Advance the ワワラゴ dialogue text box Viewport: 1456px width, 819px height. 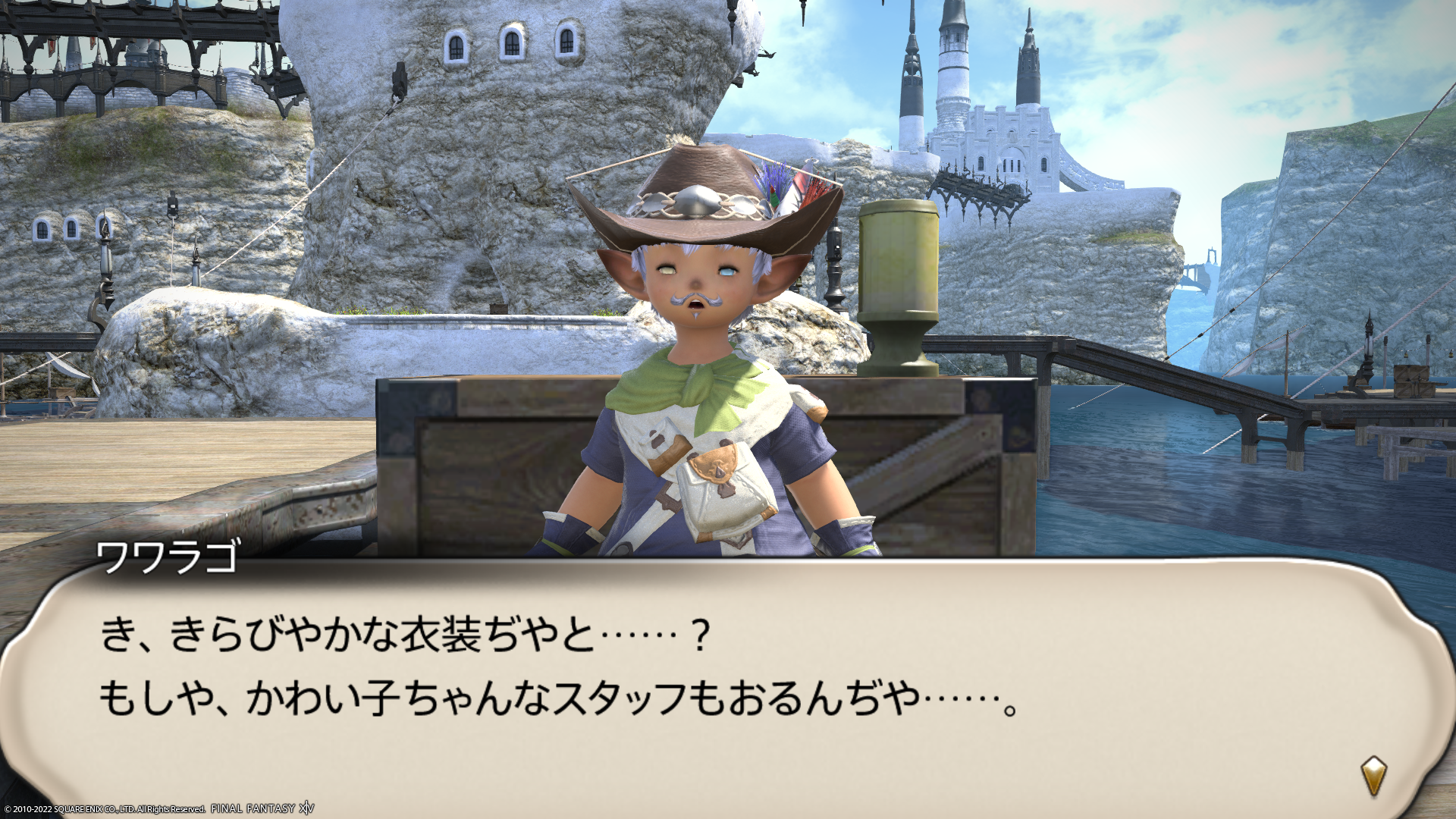728,682
